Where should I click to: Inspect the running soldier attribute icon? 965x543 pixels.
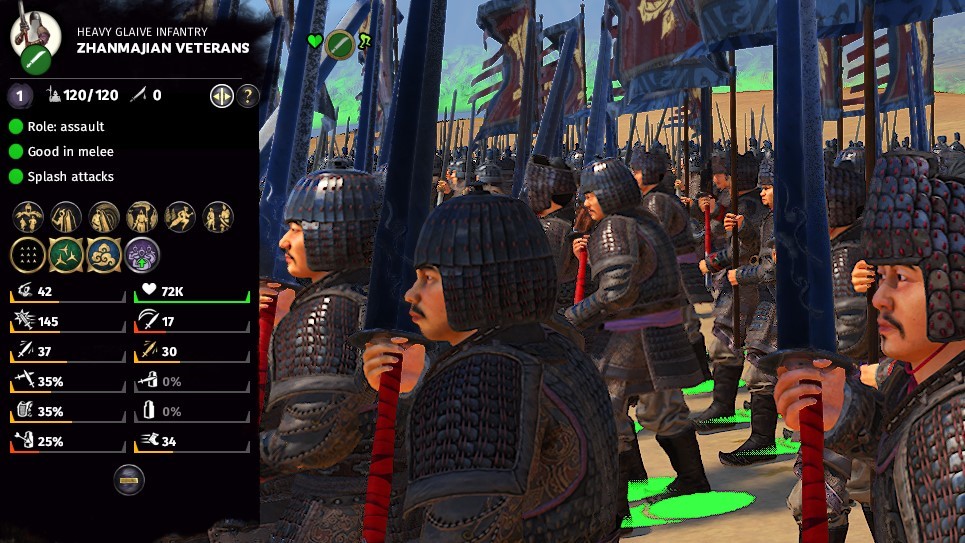180,216
